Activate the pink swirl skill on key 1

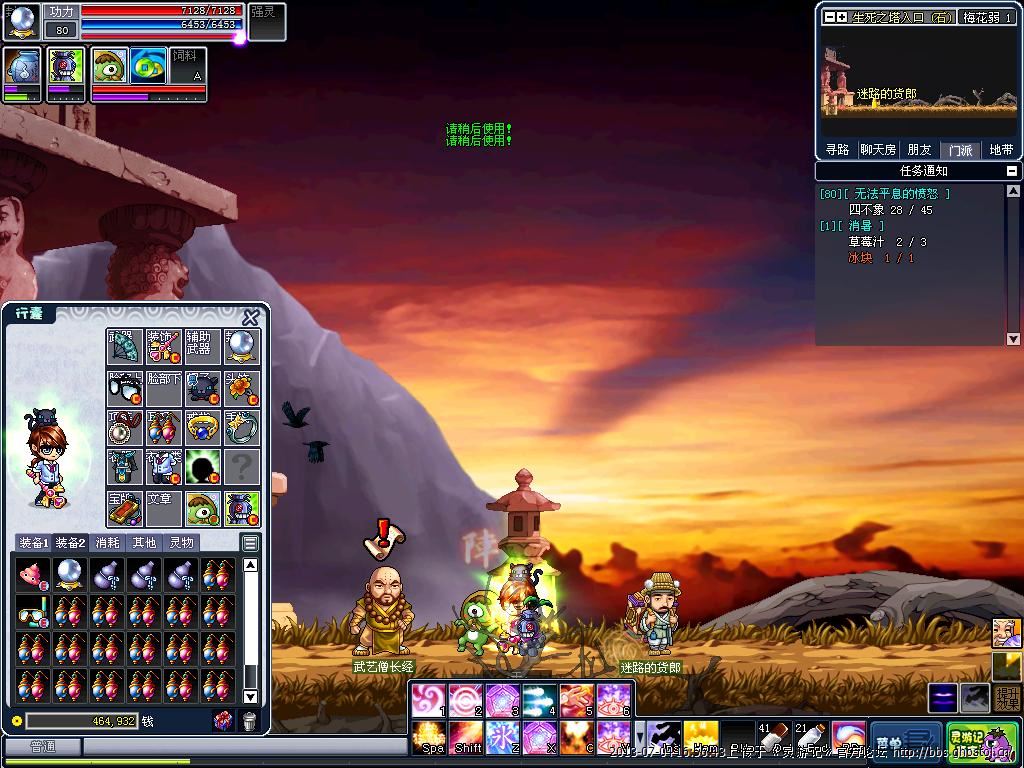pos(428,700)
